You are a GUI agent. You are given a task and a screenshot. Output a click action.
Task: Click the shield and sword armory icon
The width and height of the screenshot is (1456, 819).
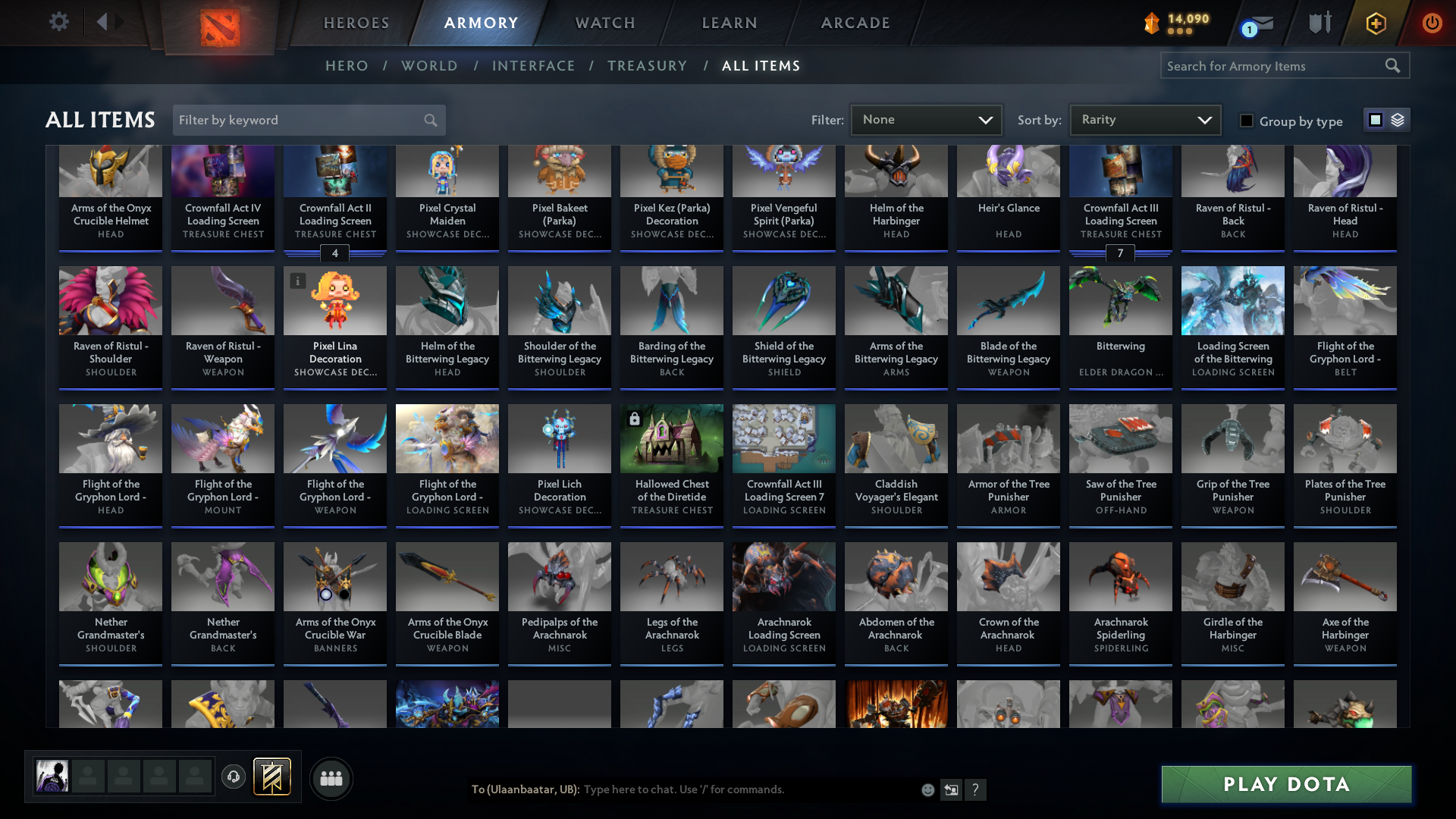[x=1319, y=23]
